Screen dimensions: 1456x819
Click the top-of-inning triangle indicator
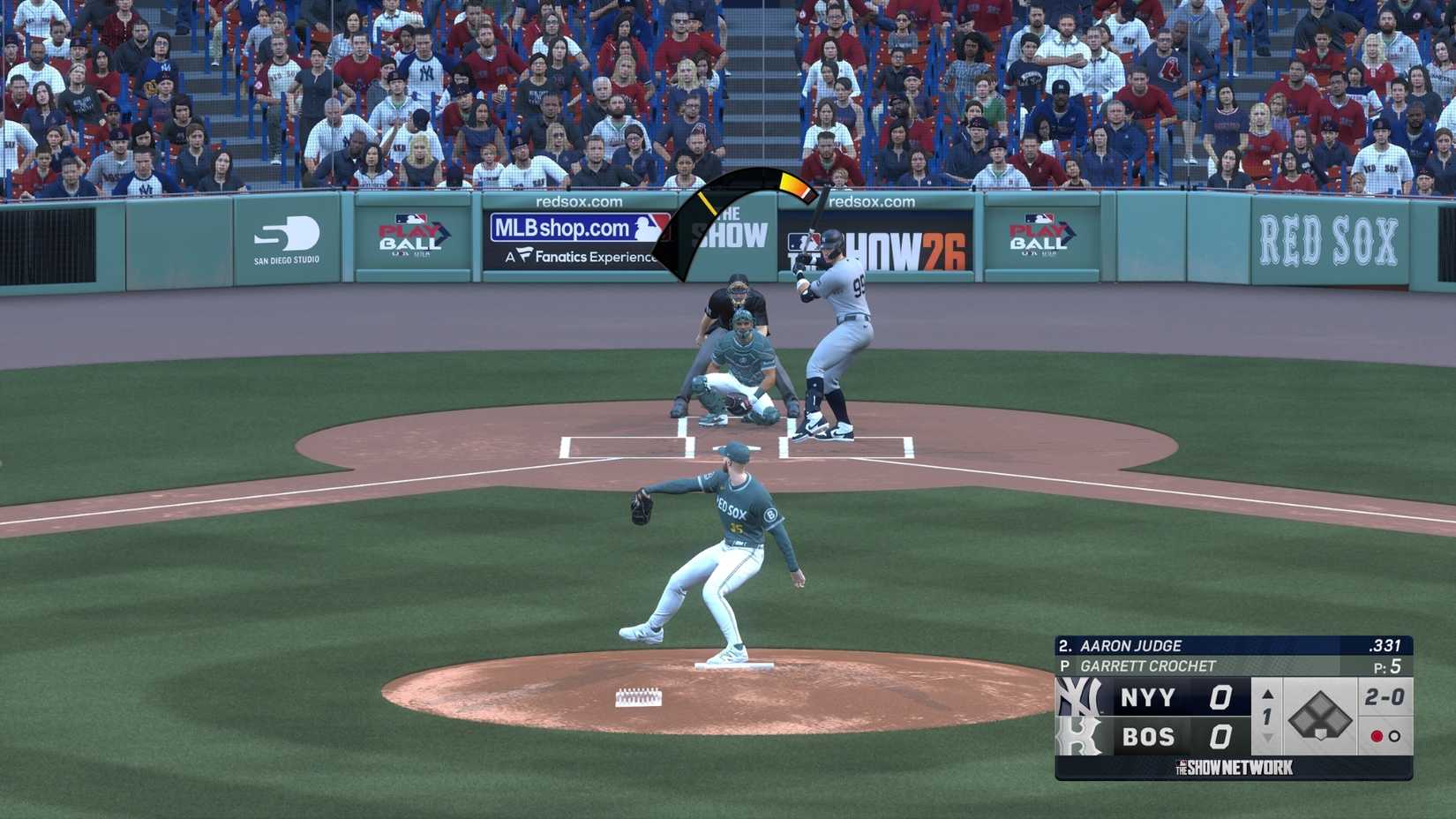click(x=1266, y=695)
